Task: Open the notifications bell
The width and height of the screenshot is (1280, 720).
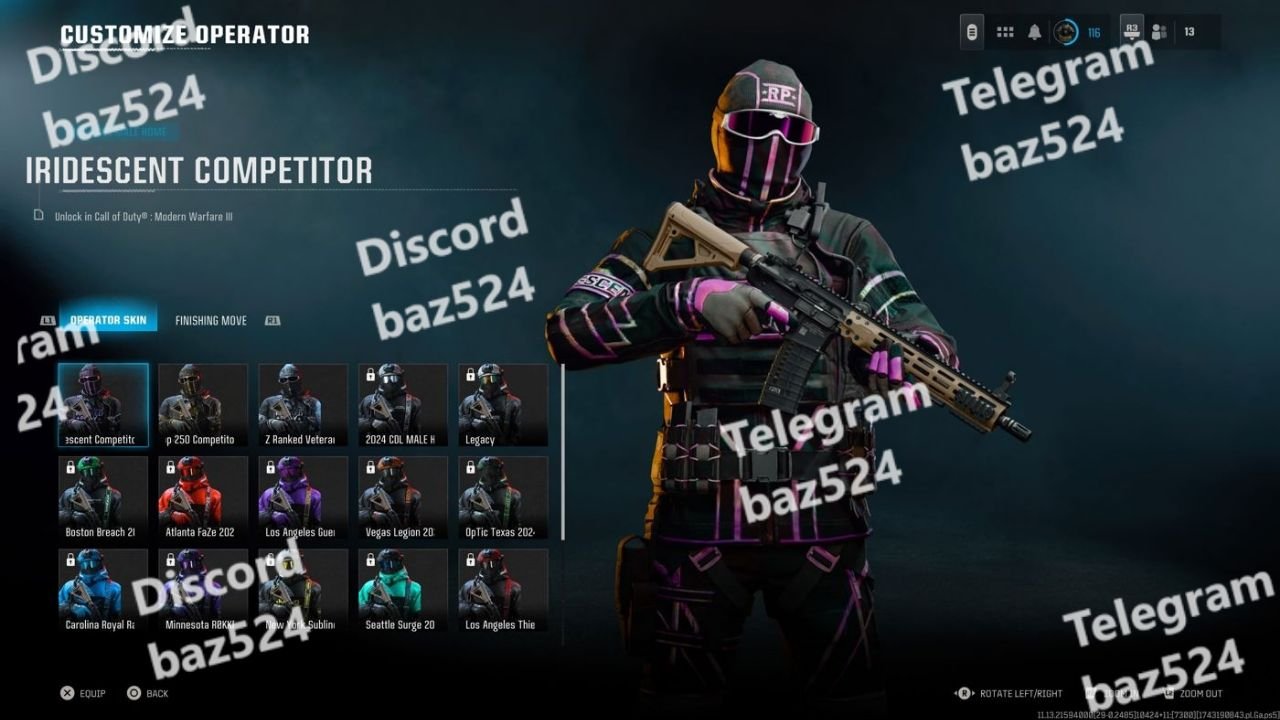Action: pyautogui.click(x=1035, y=32)
